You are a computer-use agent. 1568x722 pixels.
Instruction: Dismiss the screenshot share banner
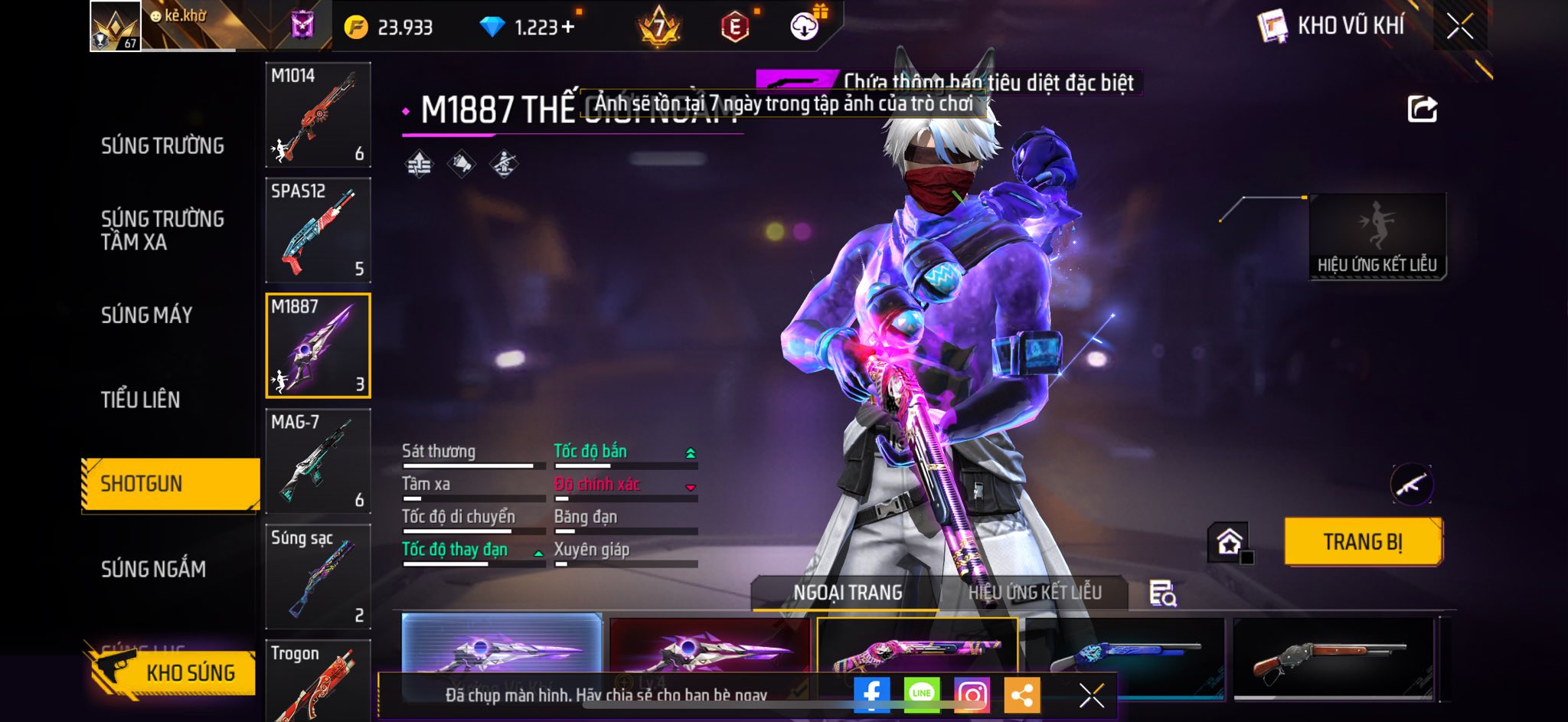(x=1091, y=695)
